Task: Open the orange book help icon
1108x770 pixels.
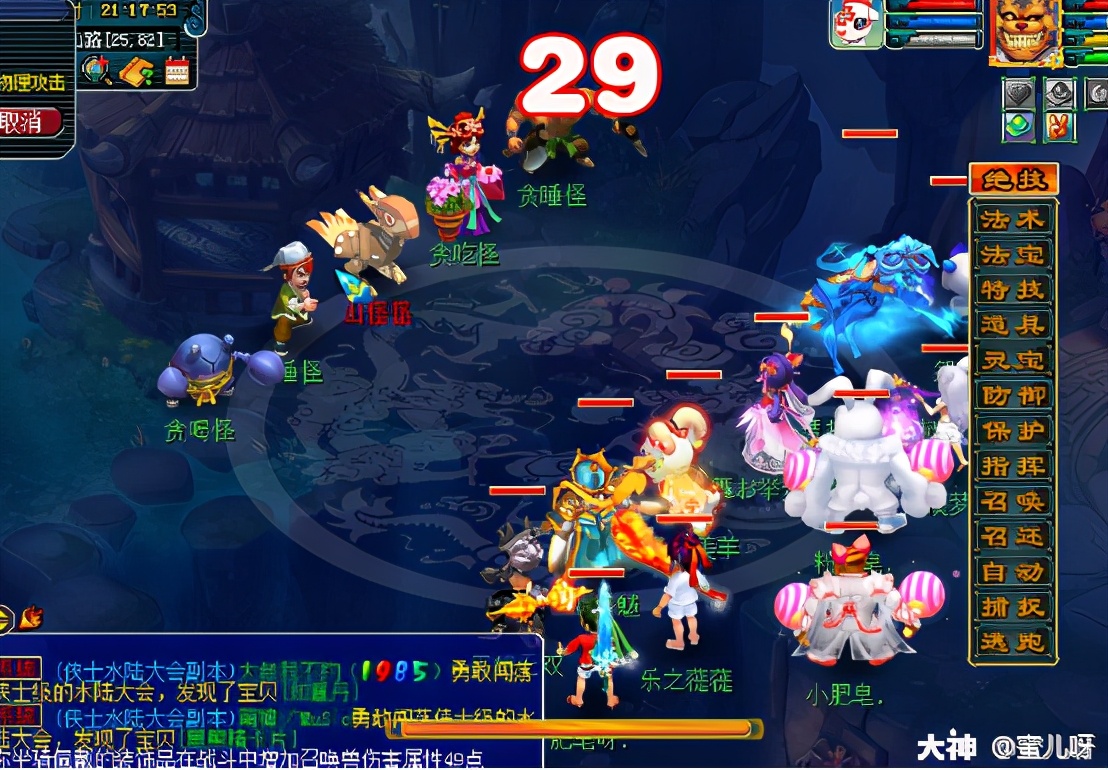Action: (136, 70)
